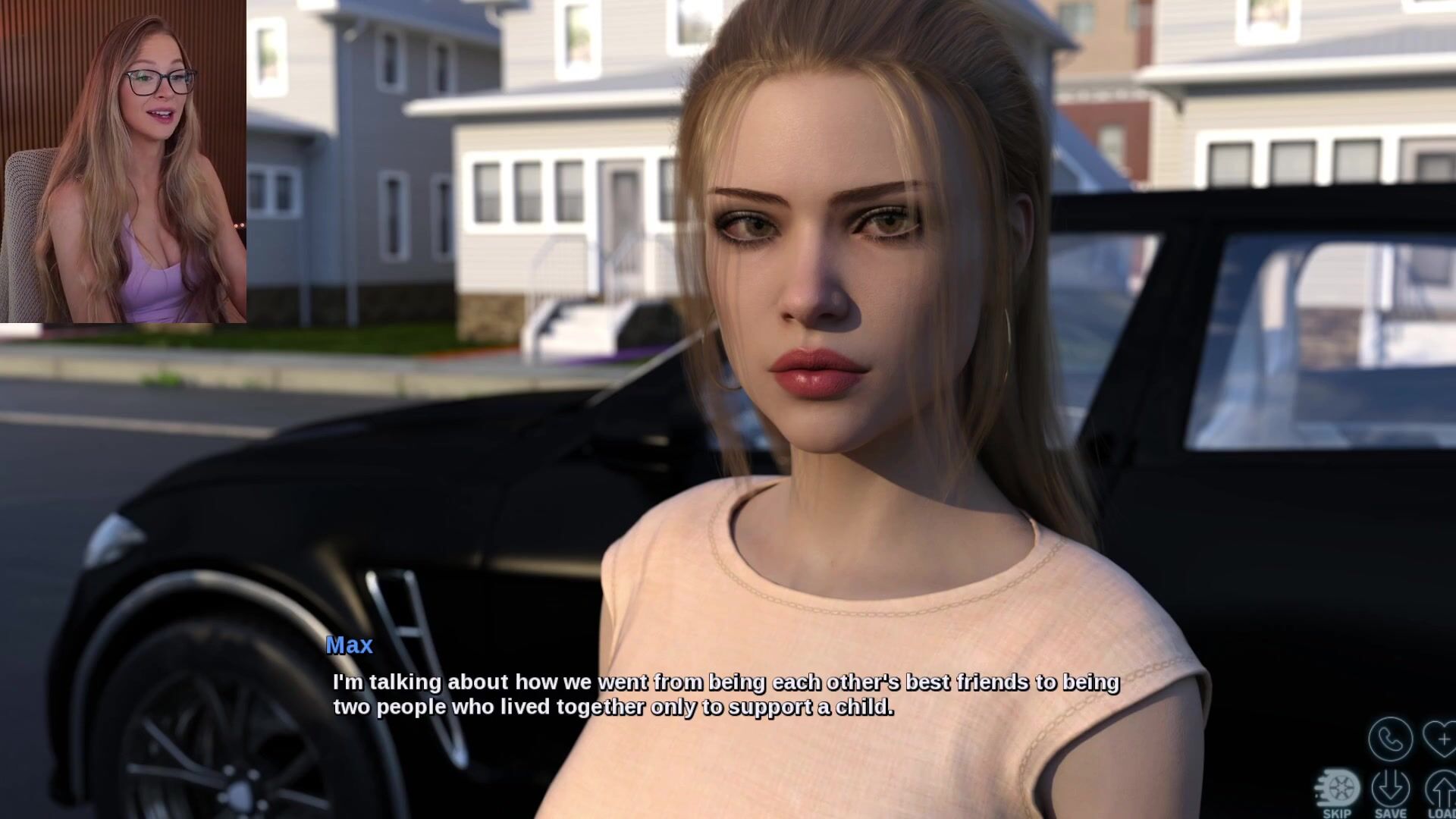
Task: Advance Max's dialogue text
Action: tap(726, 694)
